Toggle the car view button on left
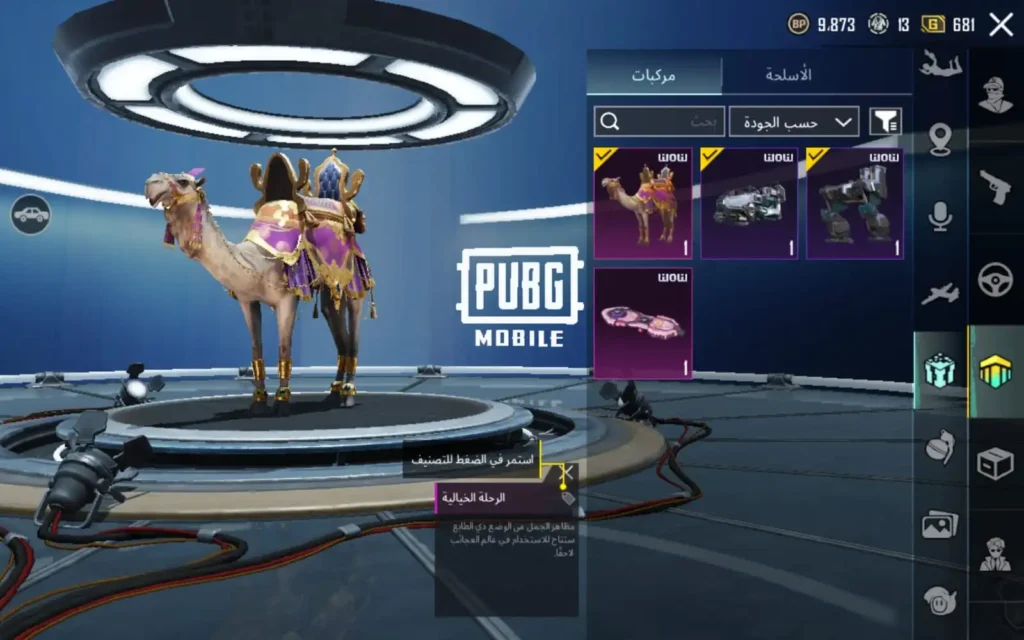 31,214
